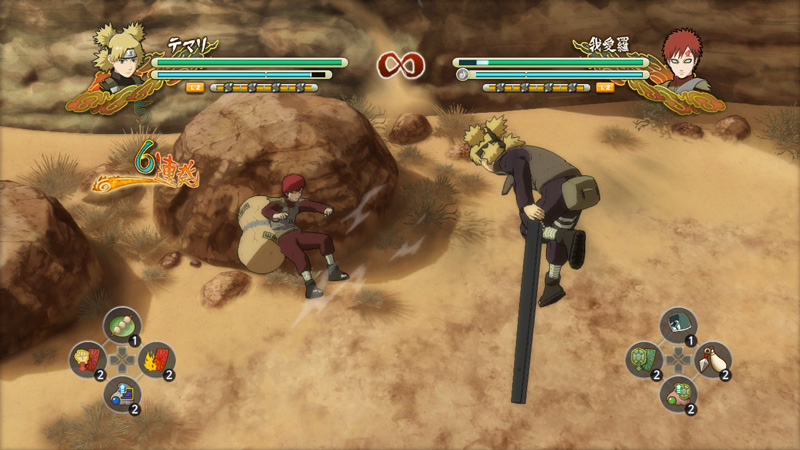Use the turtle shell defense tag

(644, 359)
